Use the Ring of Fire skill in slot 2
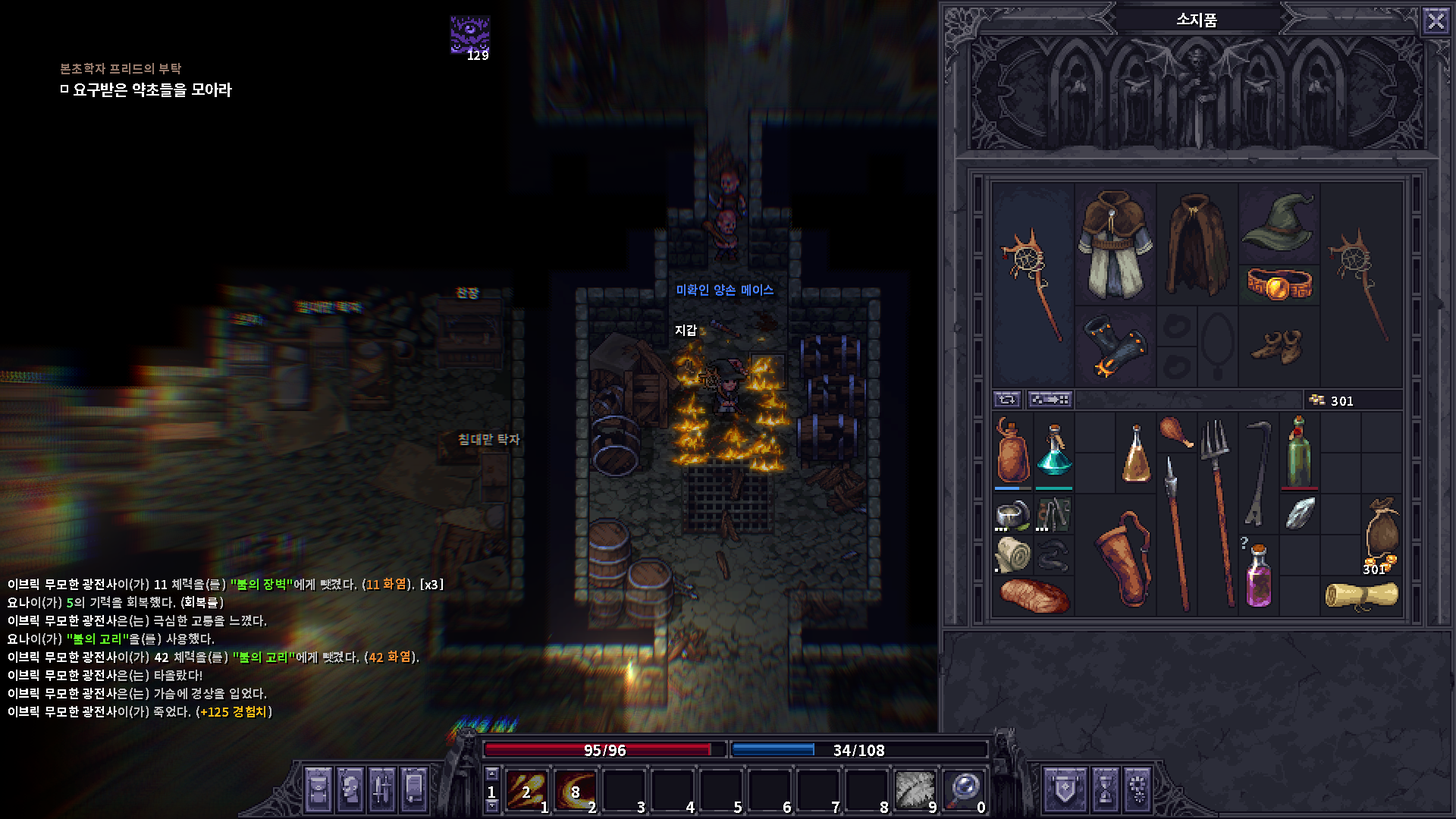Screen dimensions: 1456x819 pyautogui.click(x=575, y=790)
